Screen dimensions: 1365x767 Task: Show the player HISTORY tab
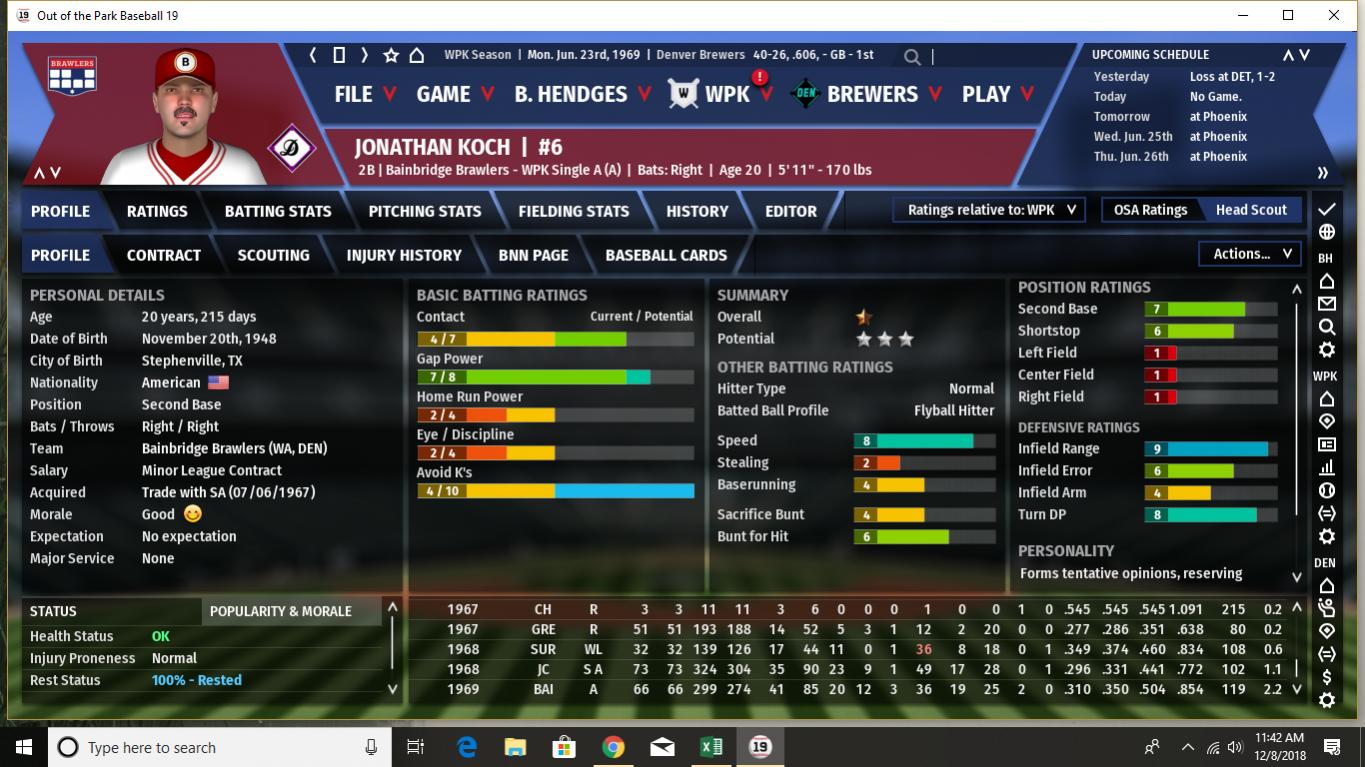coord(697,211)
